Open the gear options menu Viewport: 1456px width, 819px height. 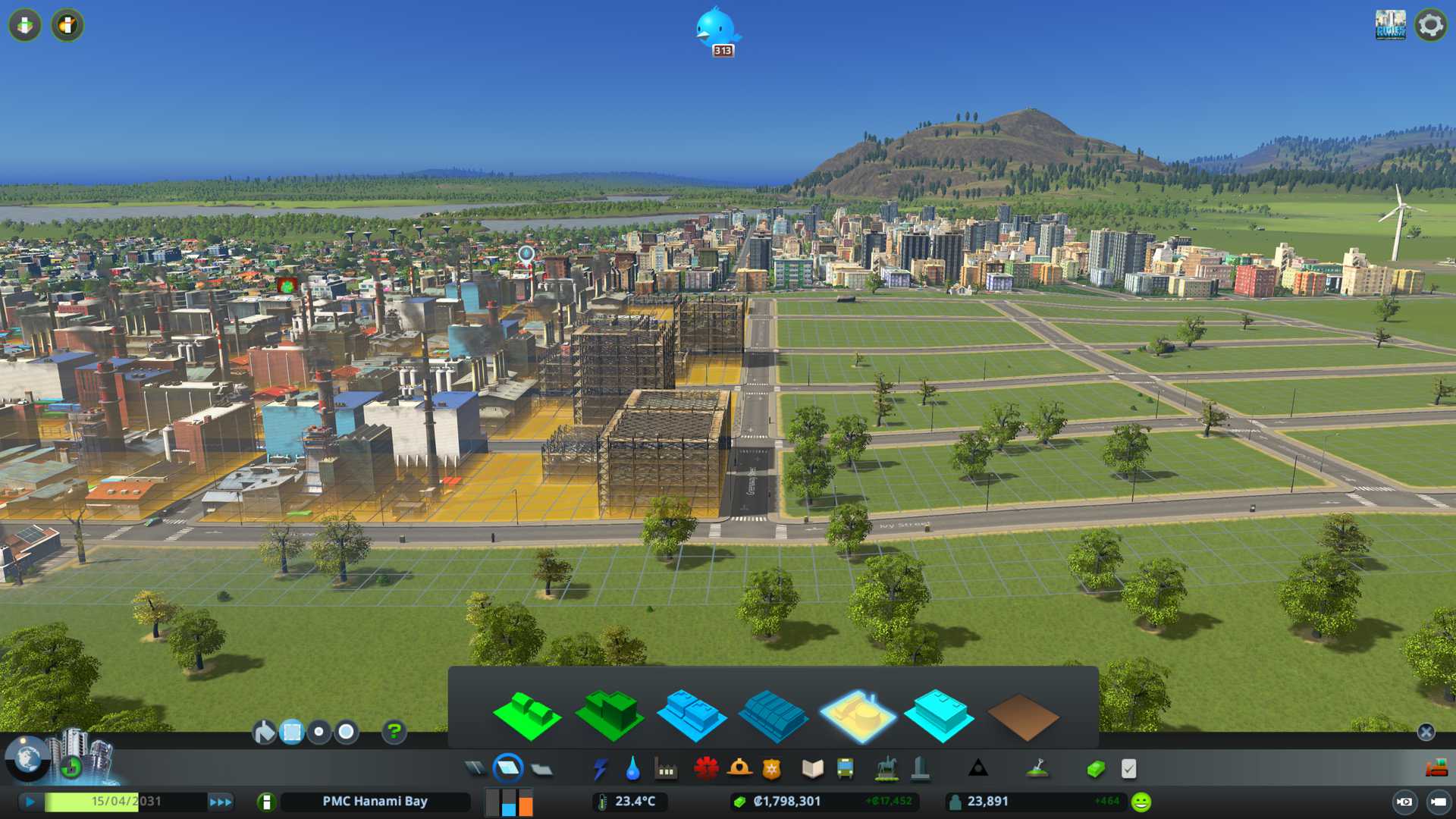tap(1430, 25)
